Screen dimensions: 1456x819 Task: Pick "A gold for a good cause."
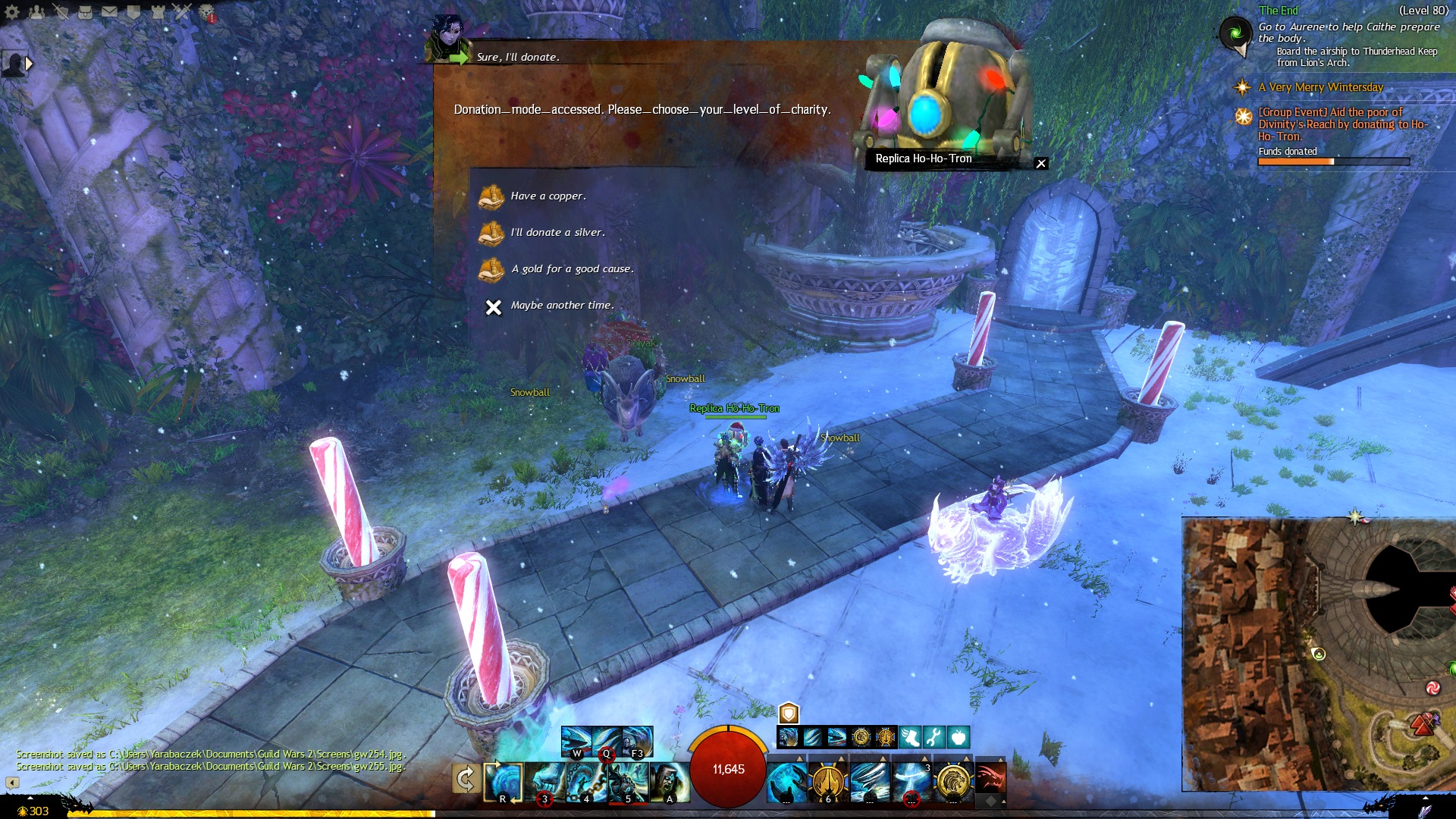click(x=572, y=269)
